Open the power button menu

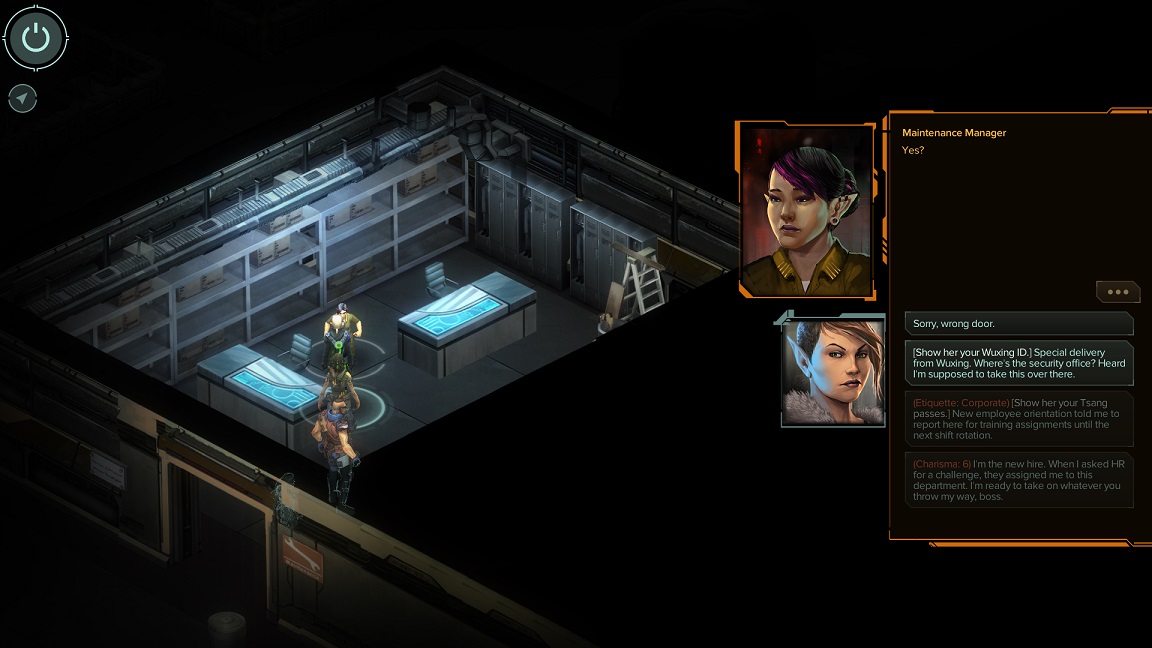coord(36,38)
